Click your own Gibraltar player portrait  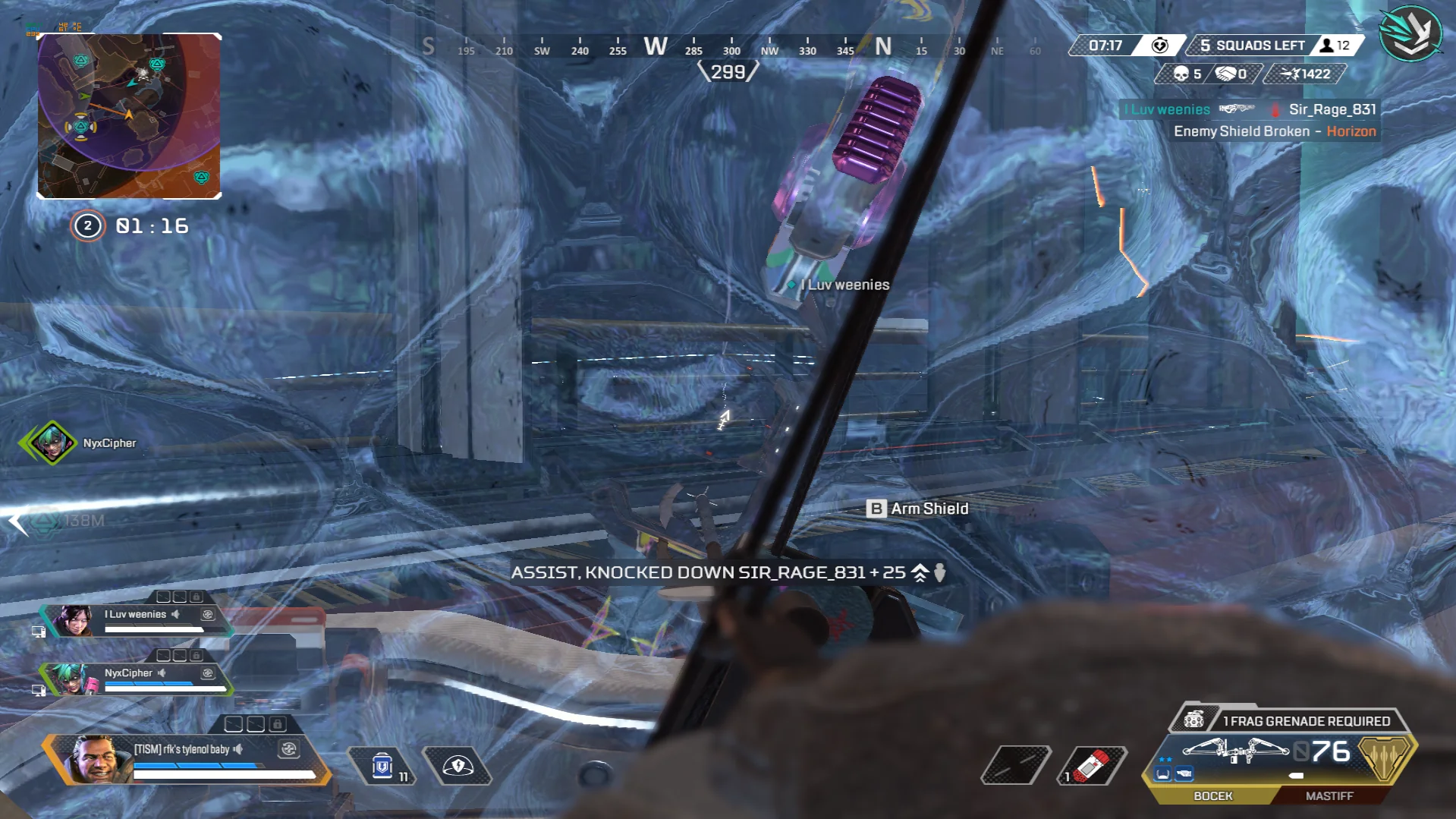click(96, 759)
